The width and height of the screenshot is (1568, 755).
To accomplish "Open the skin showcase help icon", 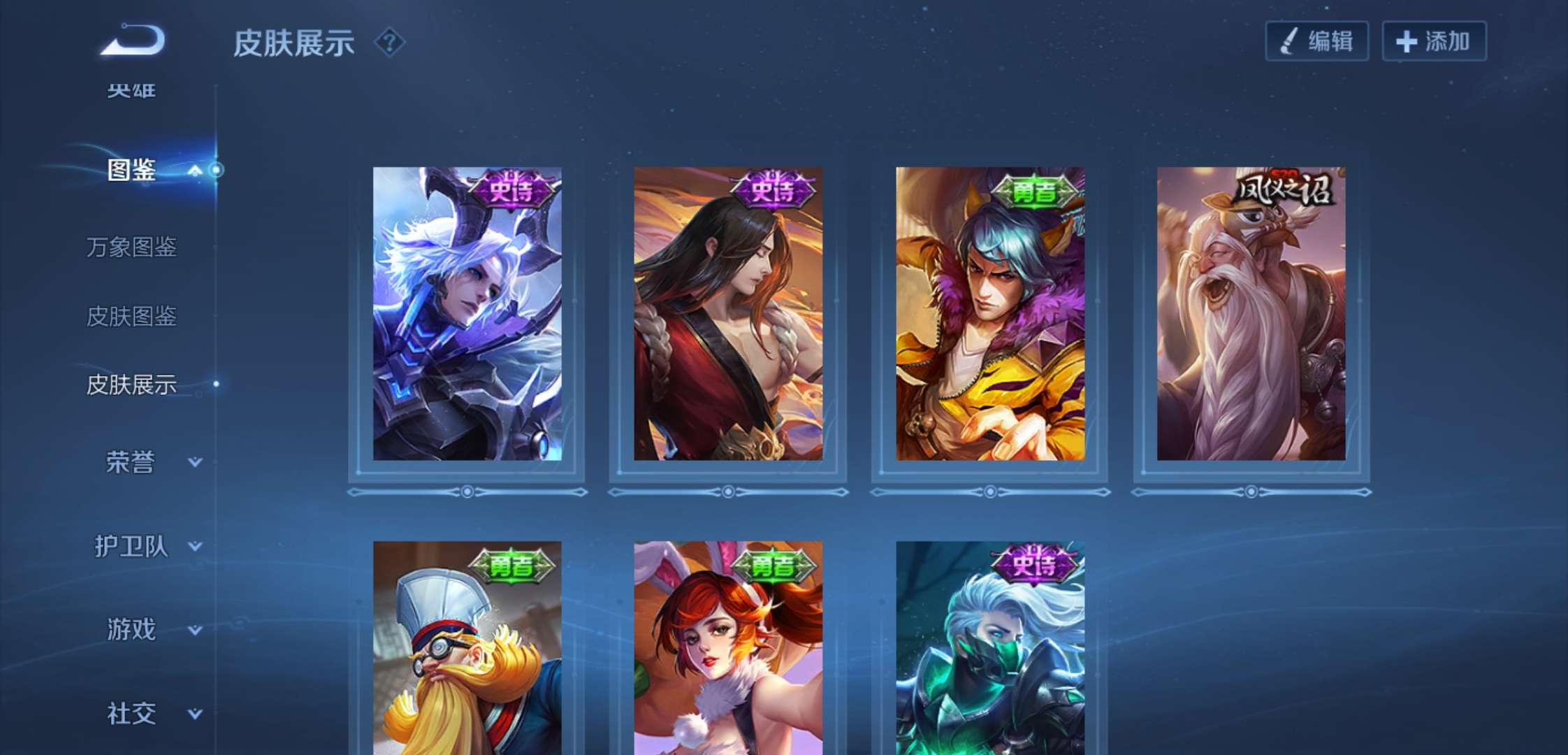I will click(x=389, y=43).
